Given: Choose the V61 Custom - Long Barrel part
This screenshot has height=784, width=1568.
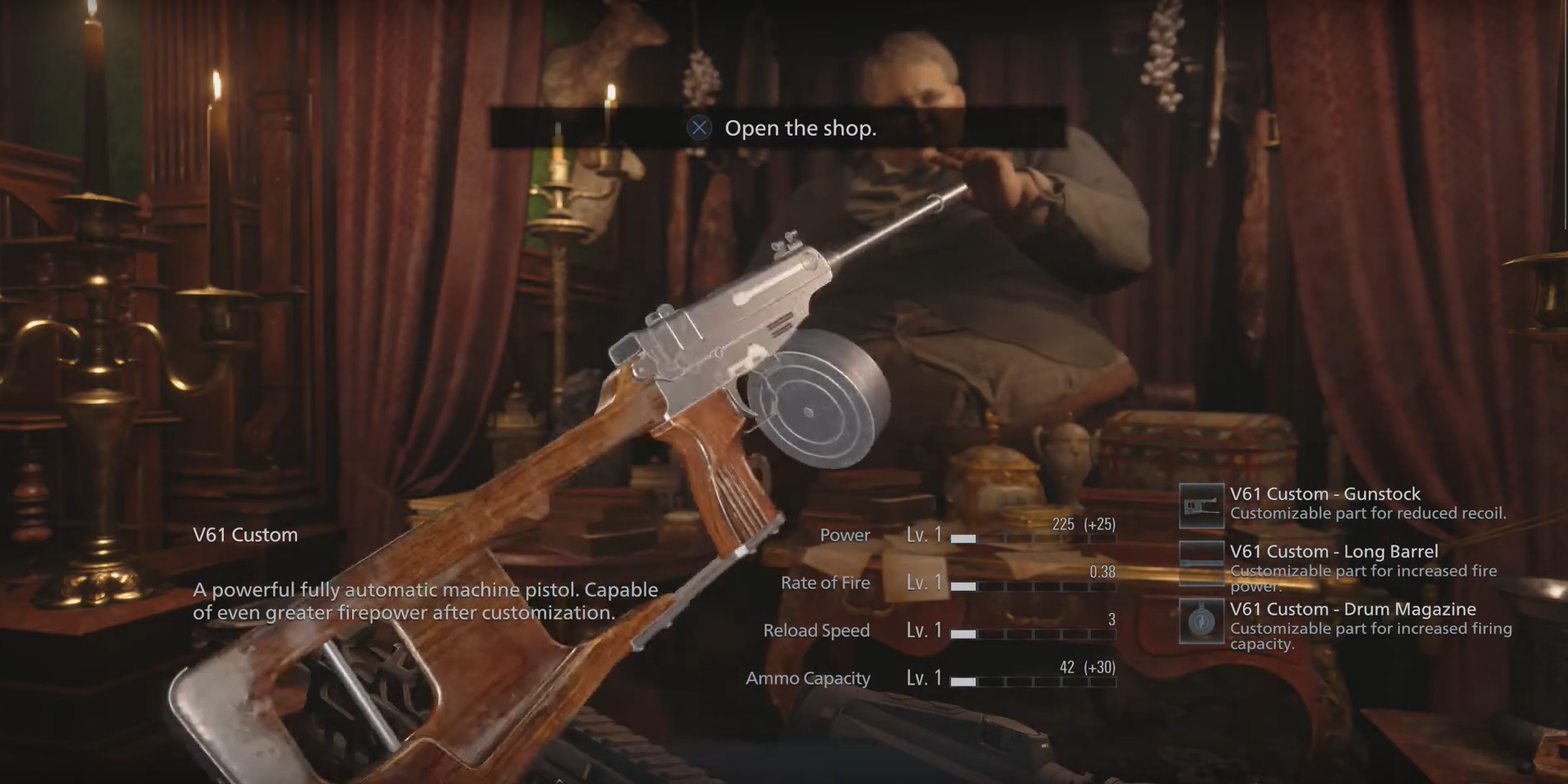Looking at the screenshot, I should pyautogui.click(x=1334, y=552).
